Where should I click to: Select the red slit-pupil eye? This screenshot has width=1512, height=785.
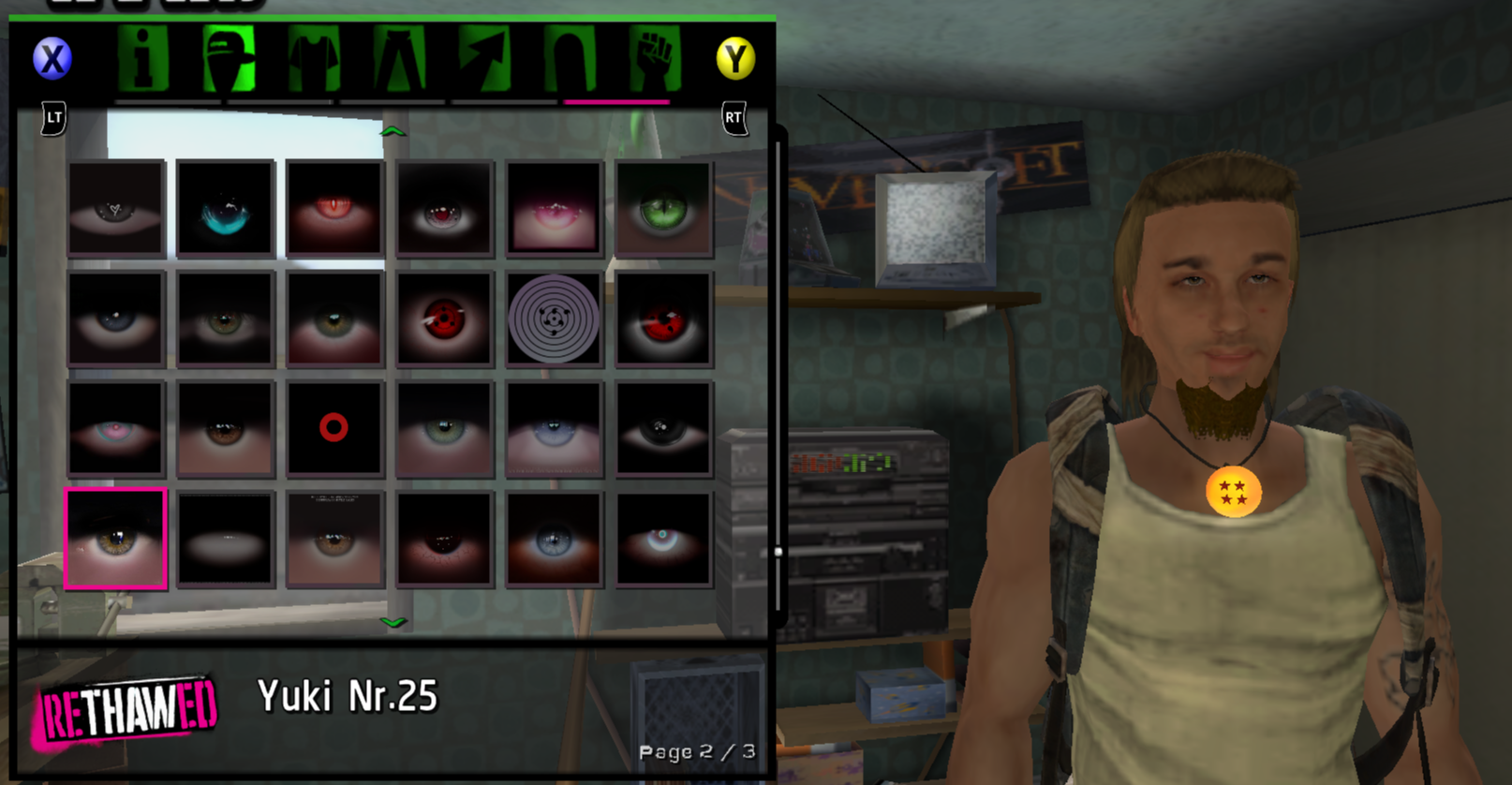(334, 209)
